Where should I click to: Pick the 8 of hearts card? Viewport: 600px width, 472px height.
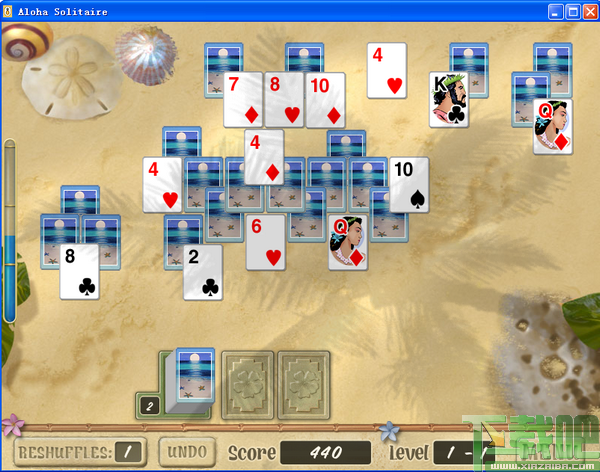point(283,99)
